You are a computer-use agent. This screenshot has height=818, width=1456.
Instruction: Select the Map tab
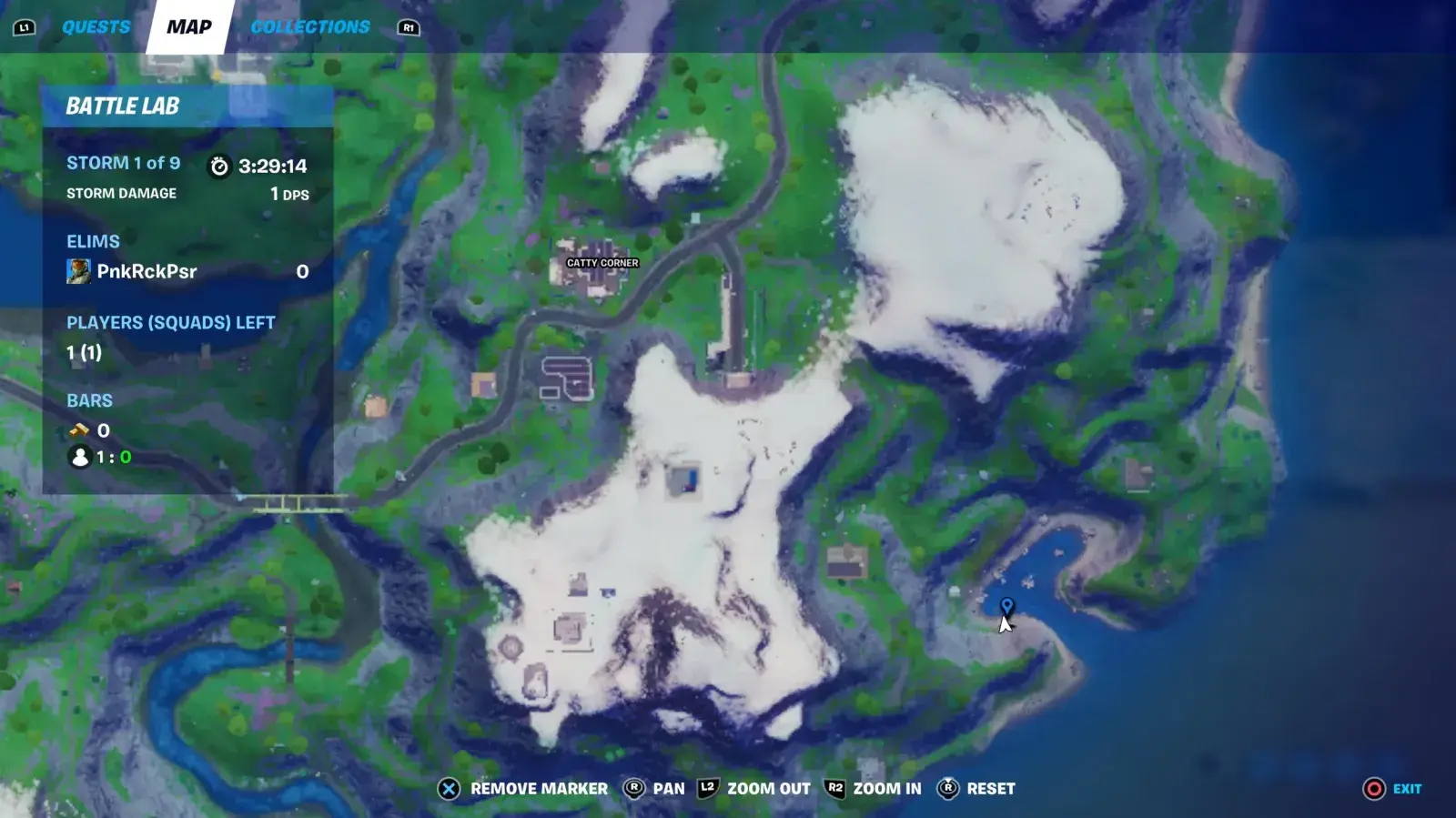tap(189, 27)
